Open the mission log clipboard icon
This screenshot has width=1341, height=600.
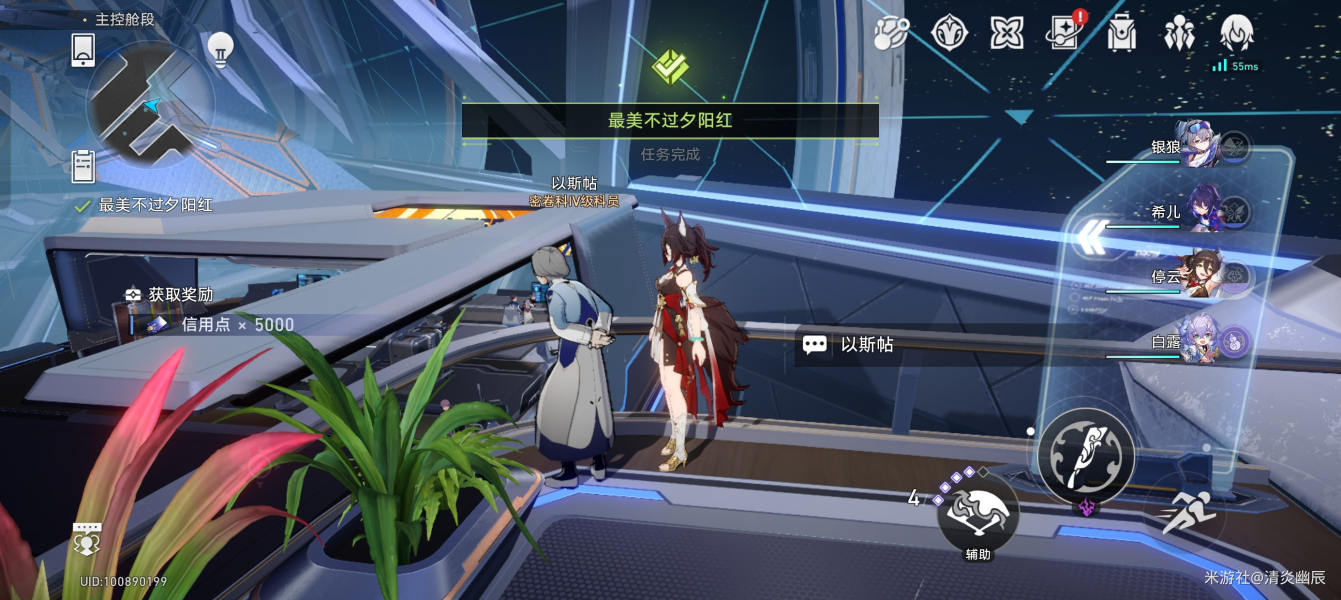[x=83, y=165]
